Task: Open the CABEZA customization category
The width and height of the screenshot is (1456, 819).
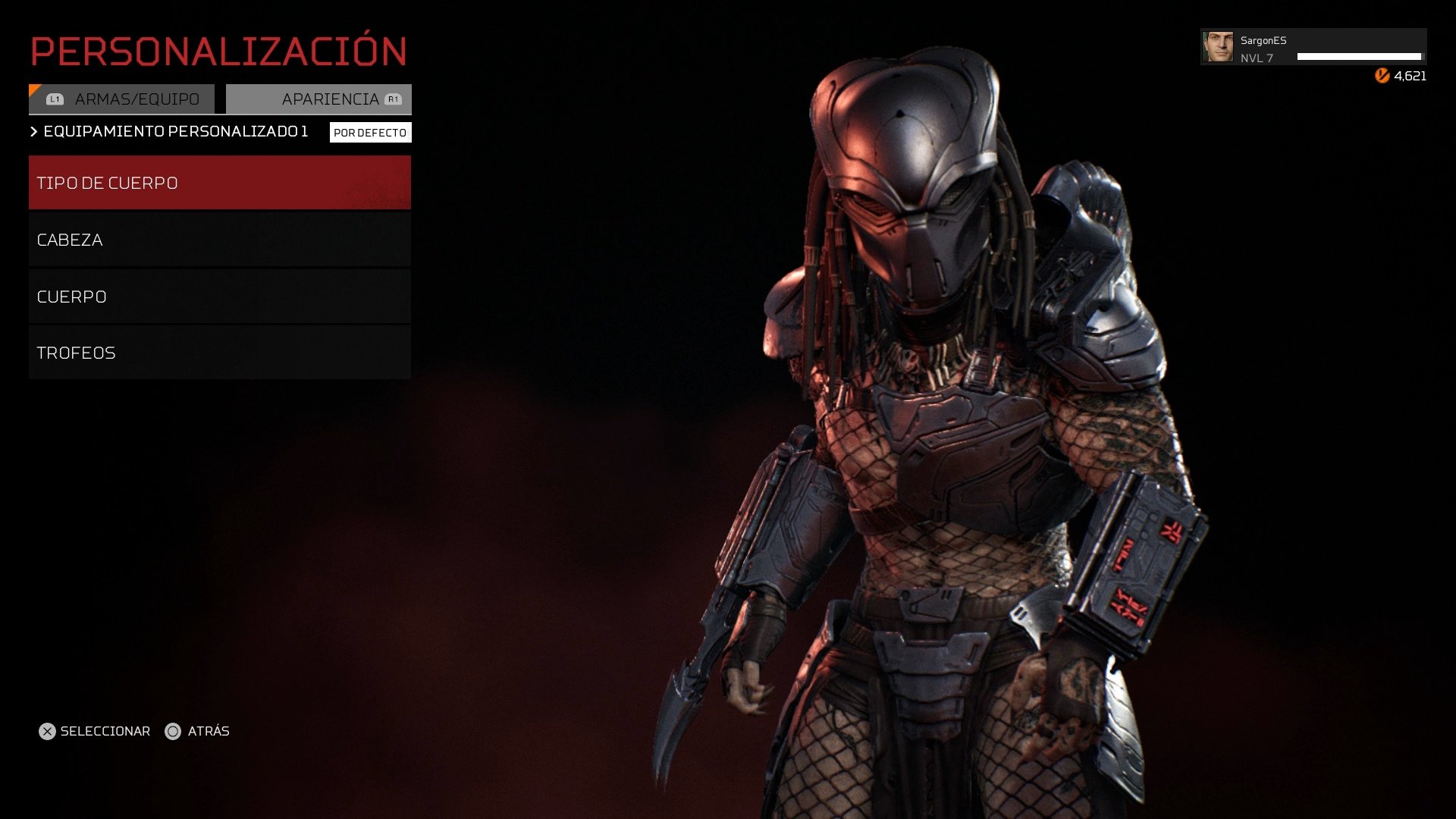Action: (x=219, y=239)
